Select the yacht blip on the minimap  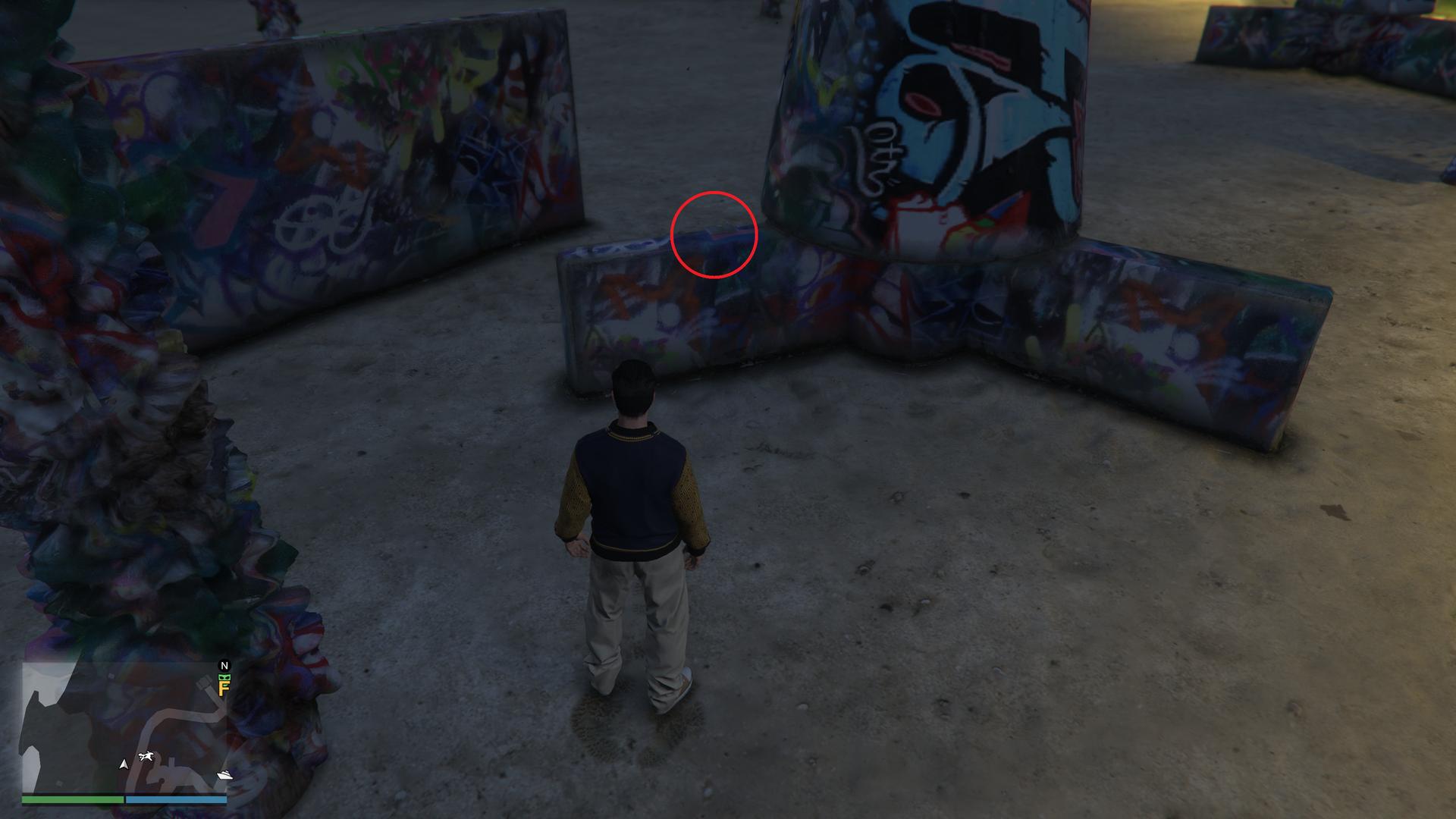click(224, 775)
